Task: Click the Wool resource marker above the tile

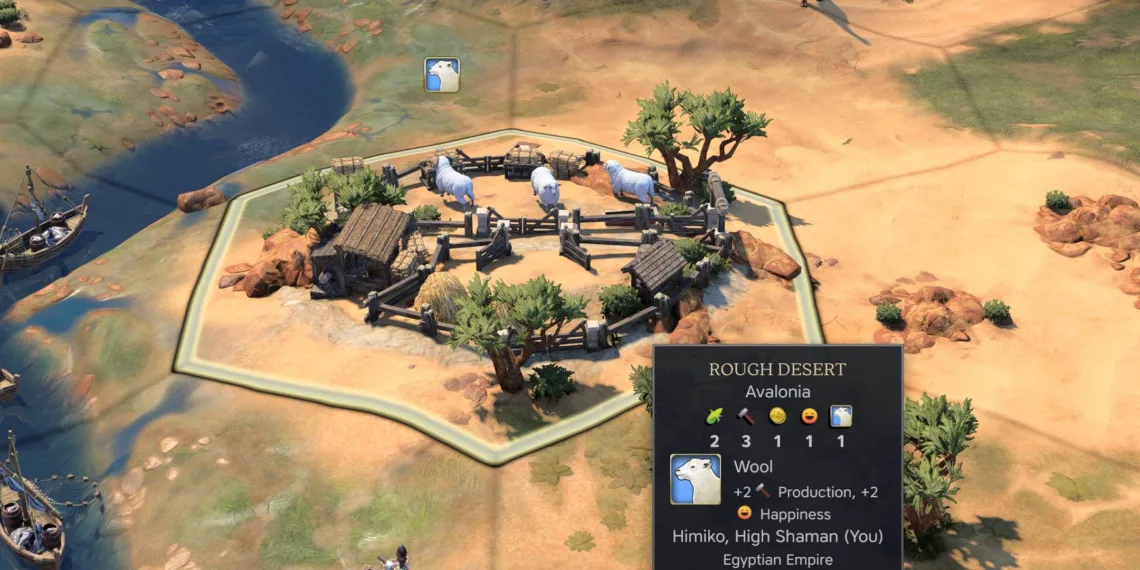Action: [442, 75]
